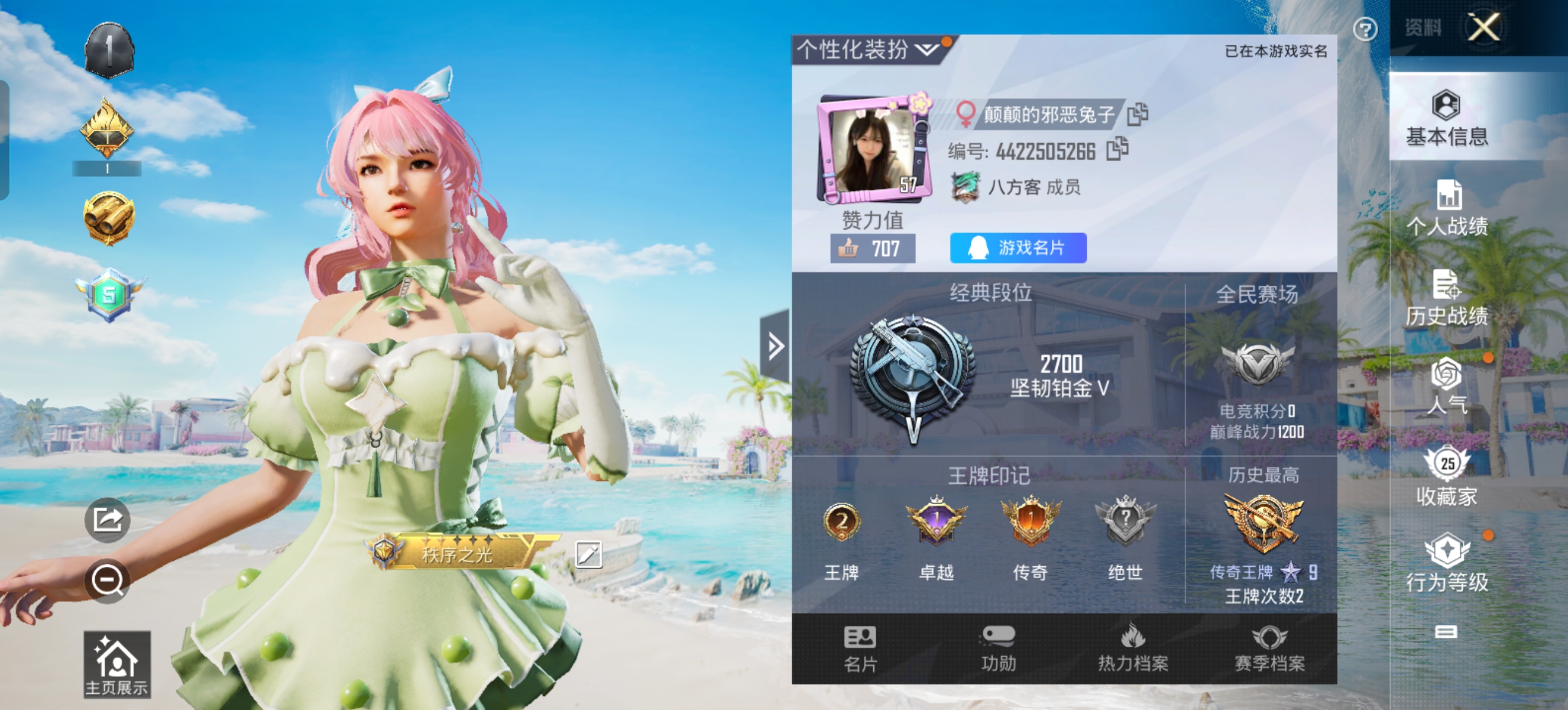This screenshot has height=710, width=1568.
Task: Tap the share arrow icon
Action: [107, 520]
